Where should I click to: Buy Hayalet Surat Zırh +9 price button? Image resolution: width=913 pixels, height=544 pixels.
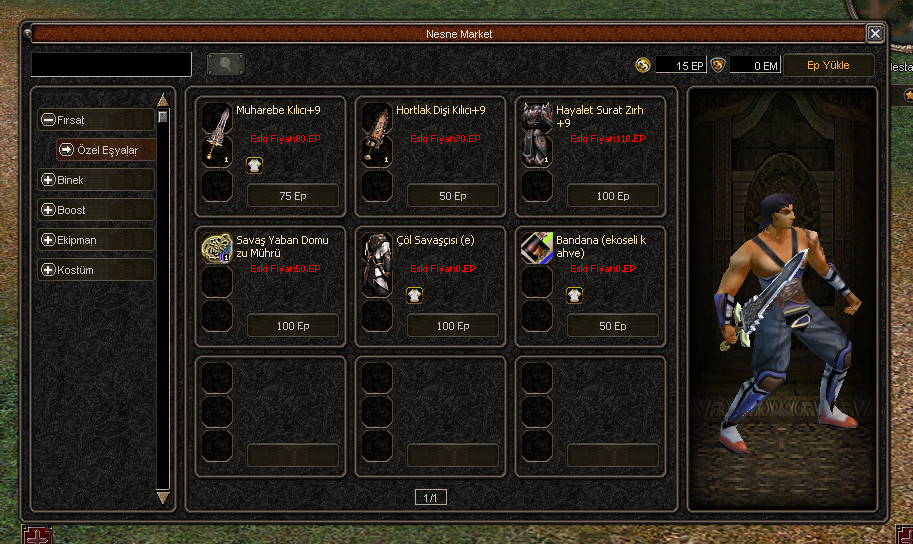[x=613, y=196]
